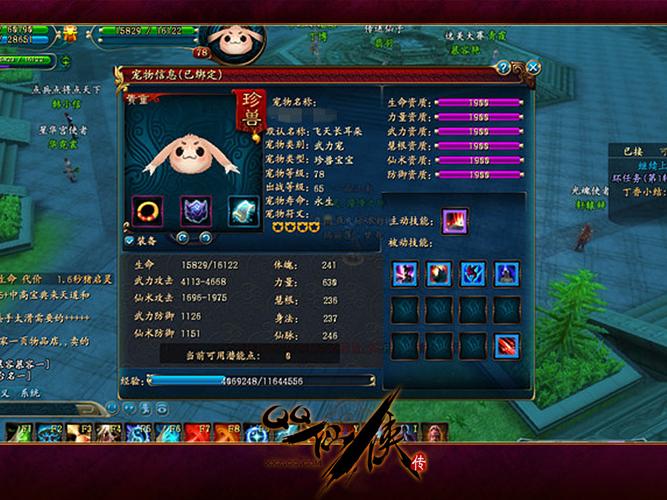
Task: Close the pet information window
Action: tap(533, 67)
